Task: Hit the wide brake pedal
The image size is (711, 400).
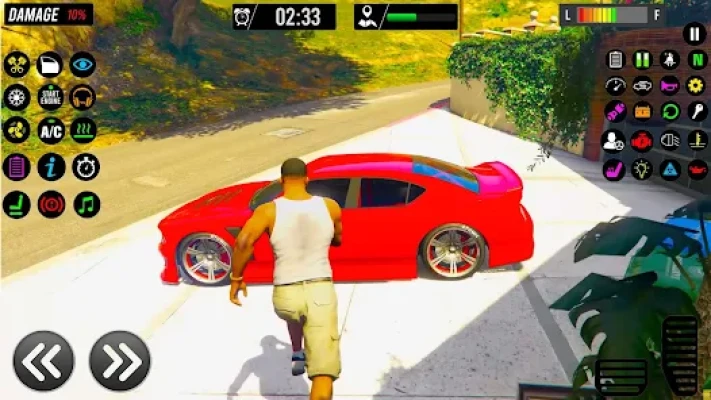Action: click(621, 378)
